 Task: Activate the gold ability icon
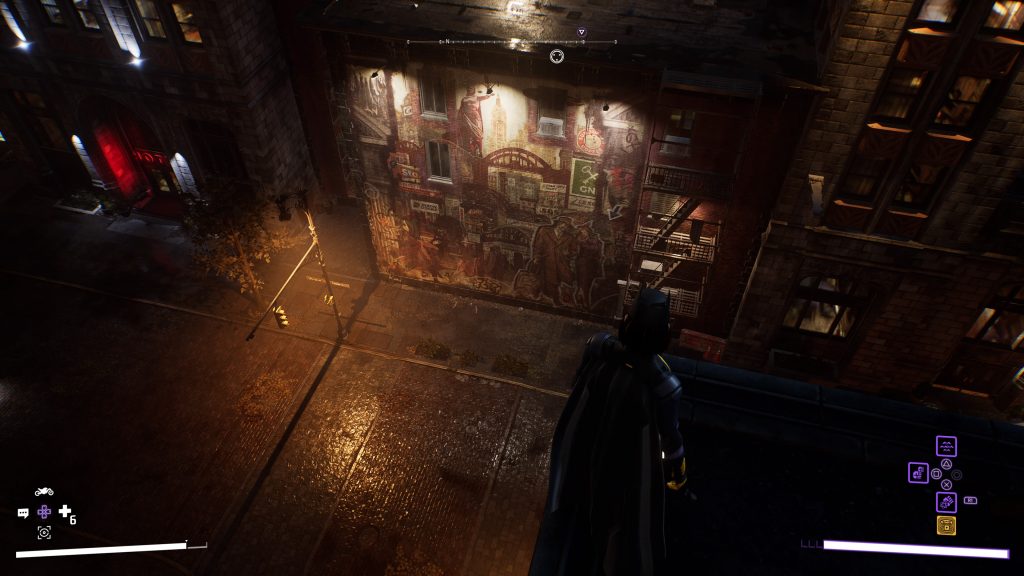click(x=946, y=526)
